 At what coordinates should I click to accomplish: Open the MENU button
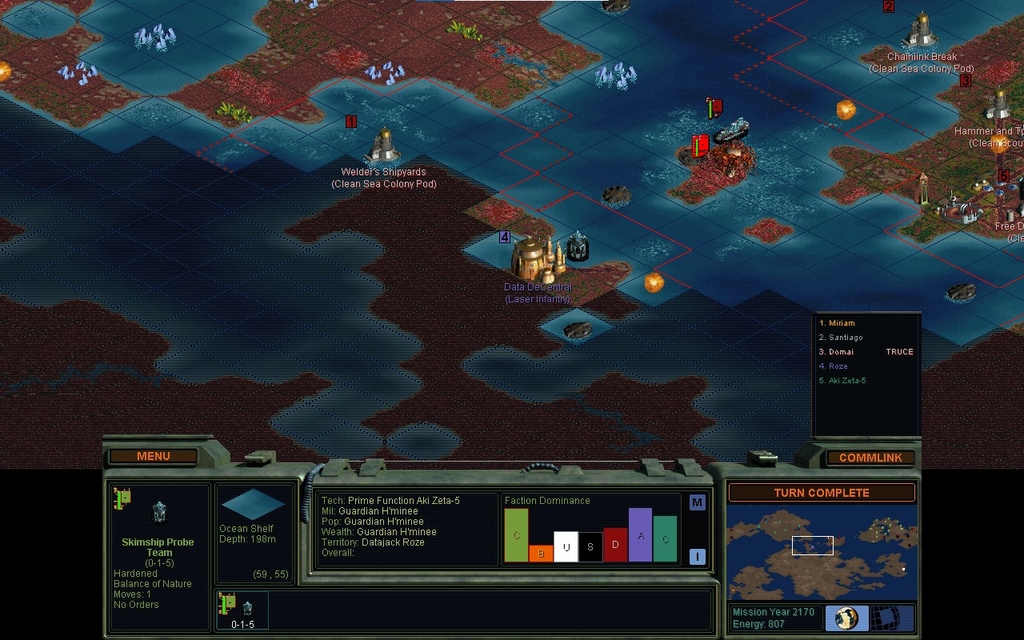tap(153, 456)
